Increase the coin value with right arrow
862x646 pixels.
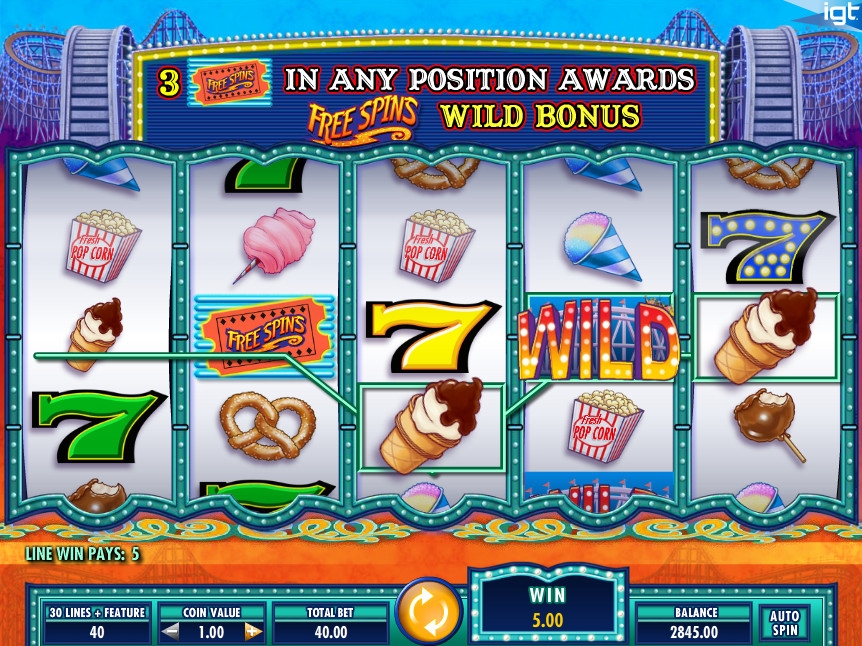[253, 632]
